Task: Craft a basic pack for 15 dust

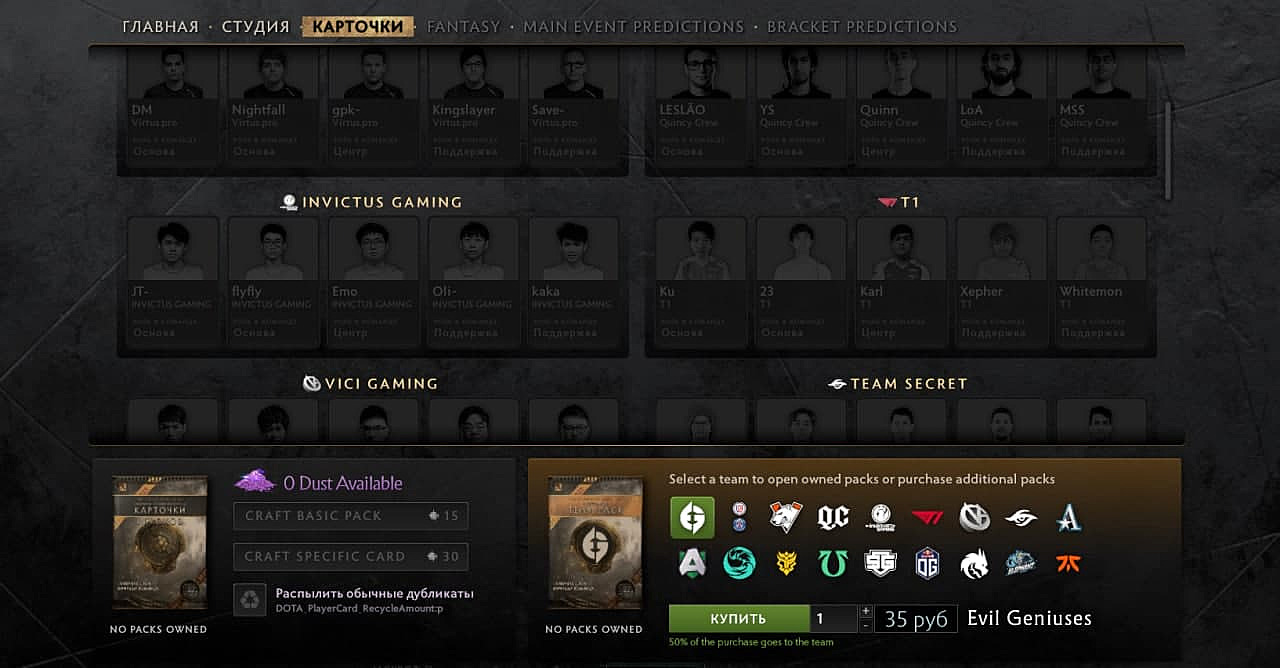Action: pyautogui.click(x=350, y=516)
